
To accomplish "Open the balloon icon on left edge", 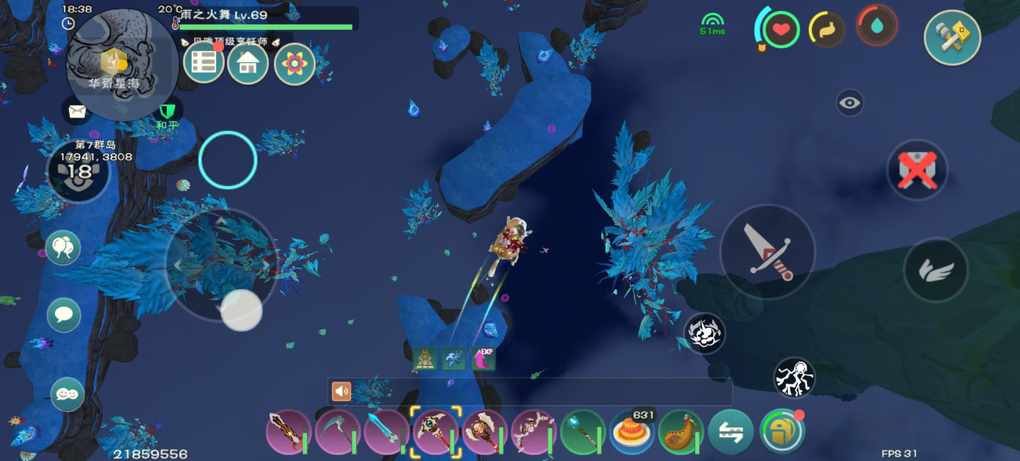I will tap(63, 247).
